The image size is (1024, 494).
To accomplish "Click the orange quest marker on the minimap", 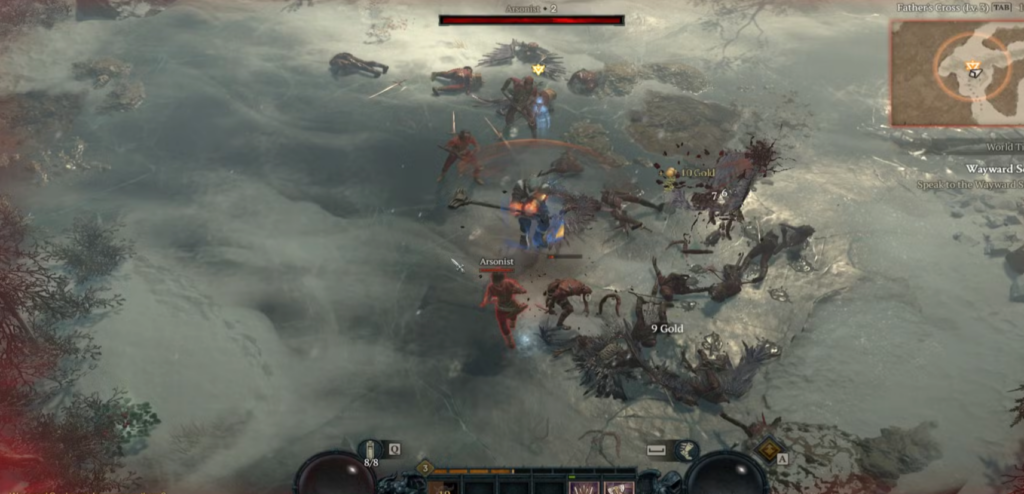I will (x=972, y=66).
